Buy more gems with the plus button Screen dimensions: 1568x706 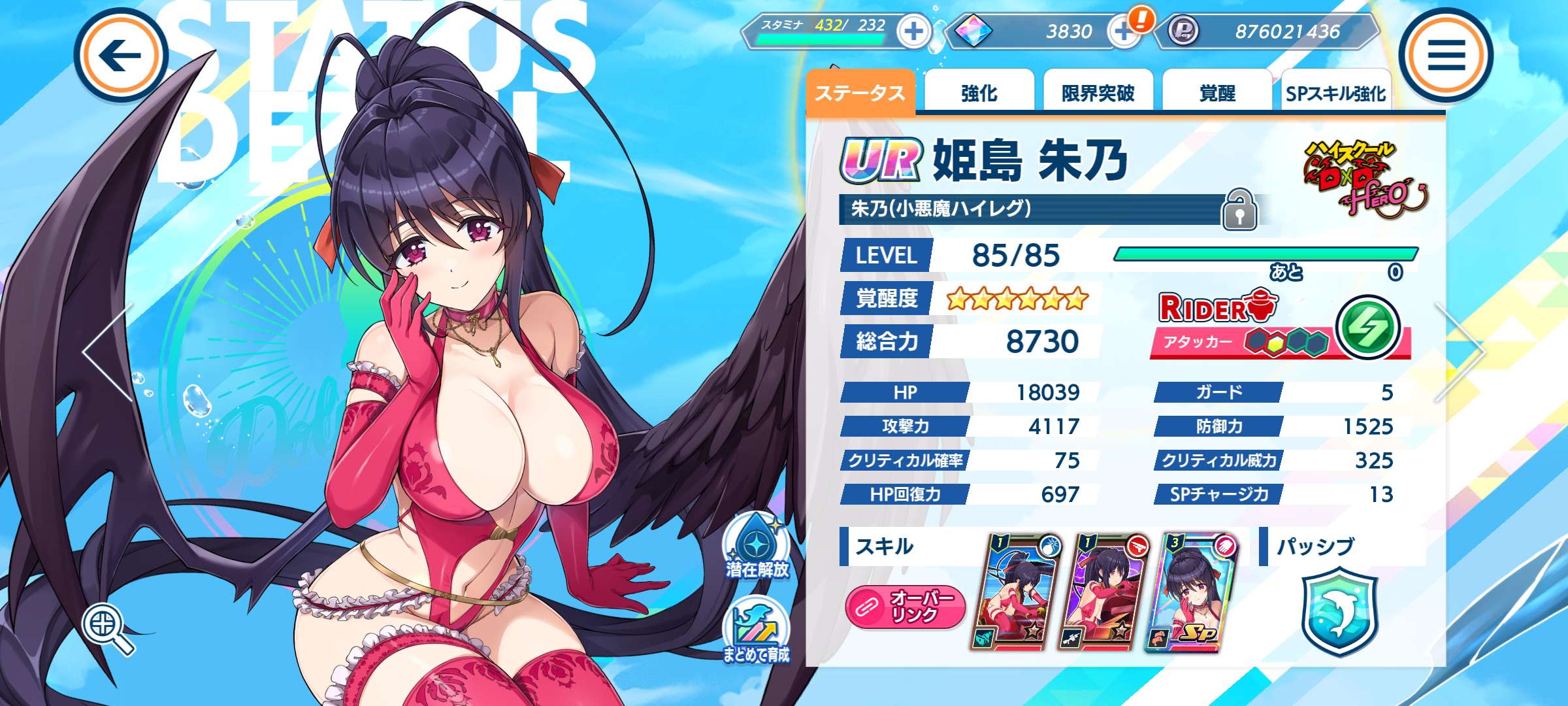click(1122, 31)
